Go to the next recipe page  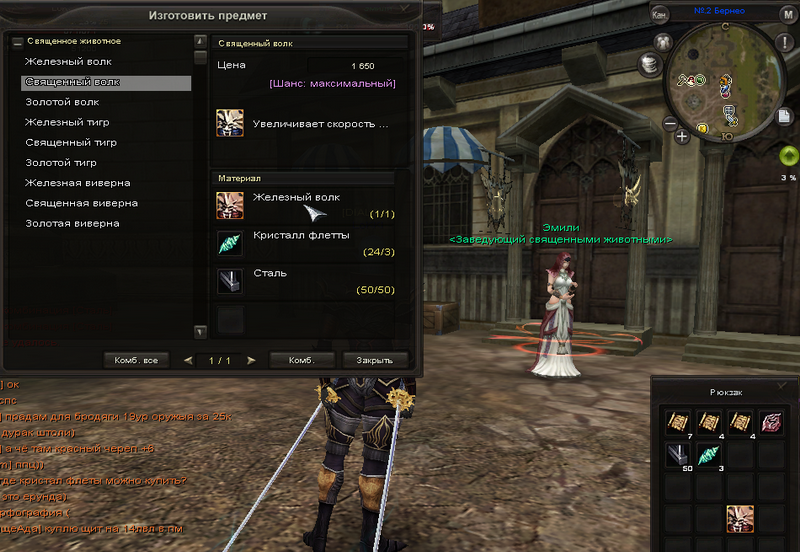(251, 360)
